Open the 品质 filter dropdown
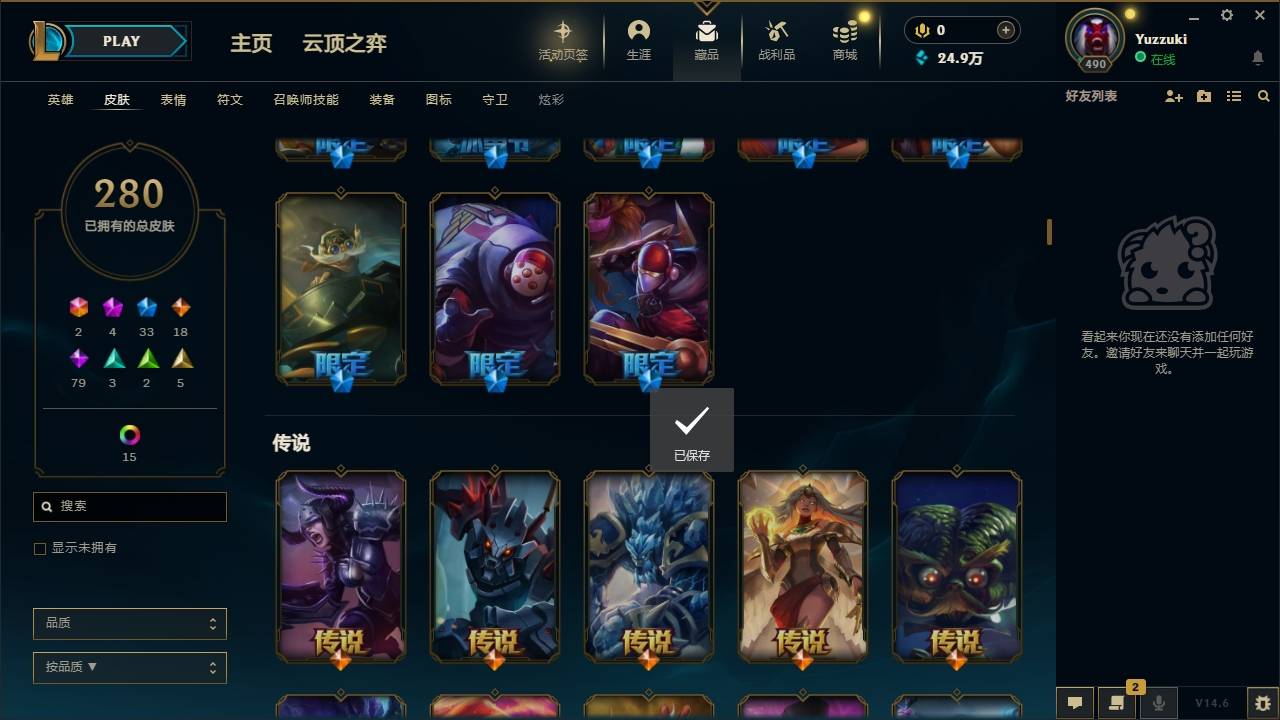 point(129,623)
